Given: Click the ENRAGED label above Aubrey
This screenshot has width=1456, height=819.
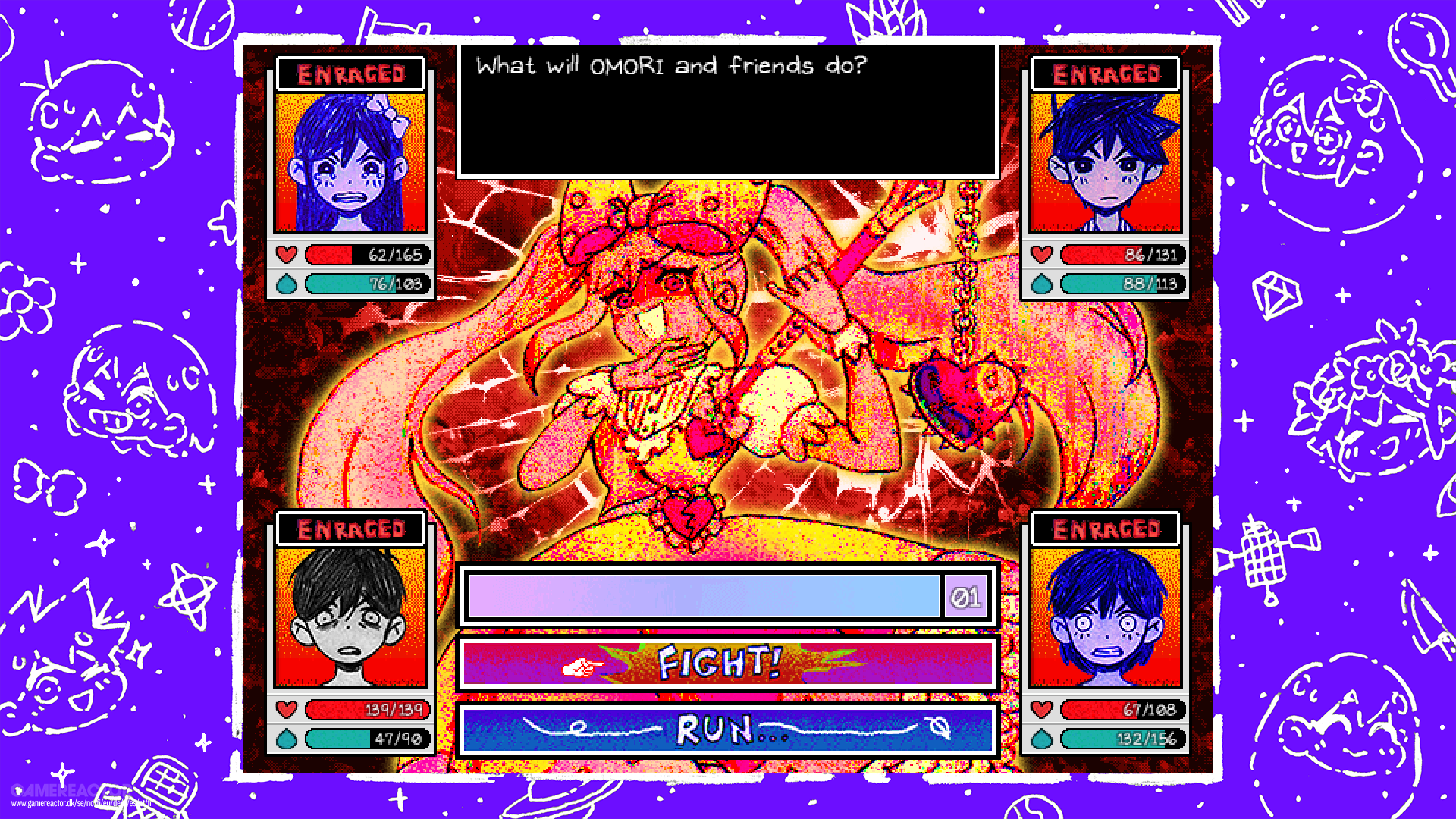Looking at the screenshot, I should click(x=350, y=74).
